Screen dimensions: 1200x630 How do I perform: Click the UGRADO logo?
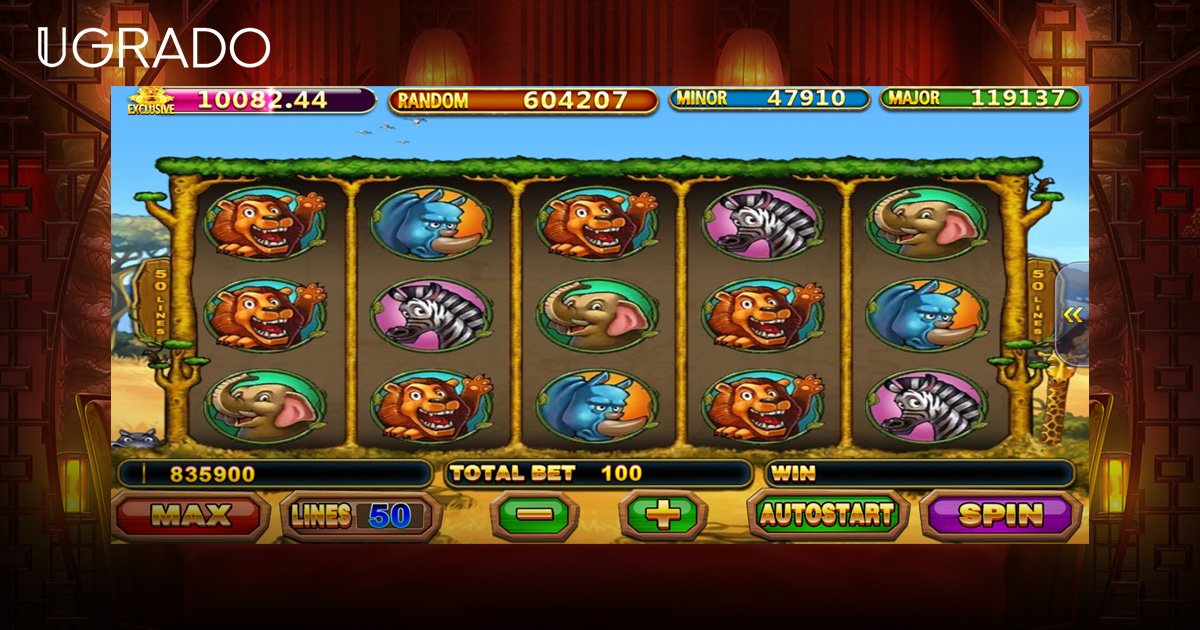click(154, 48)
